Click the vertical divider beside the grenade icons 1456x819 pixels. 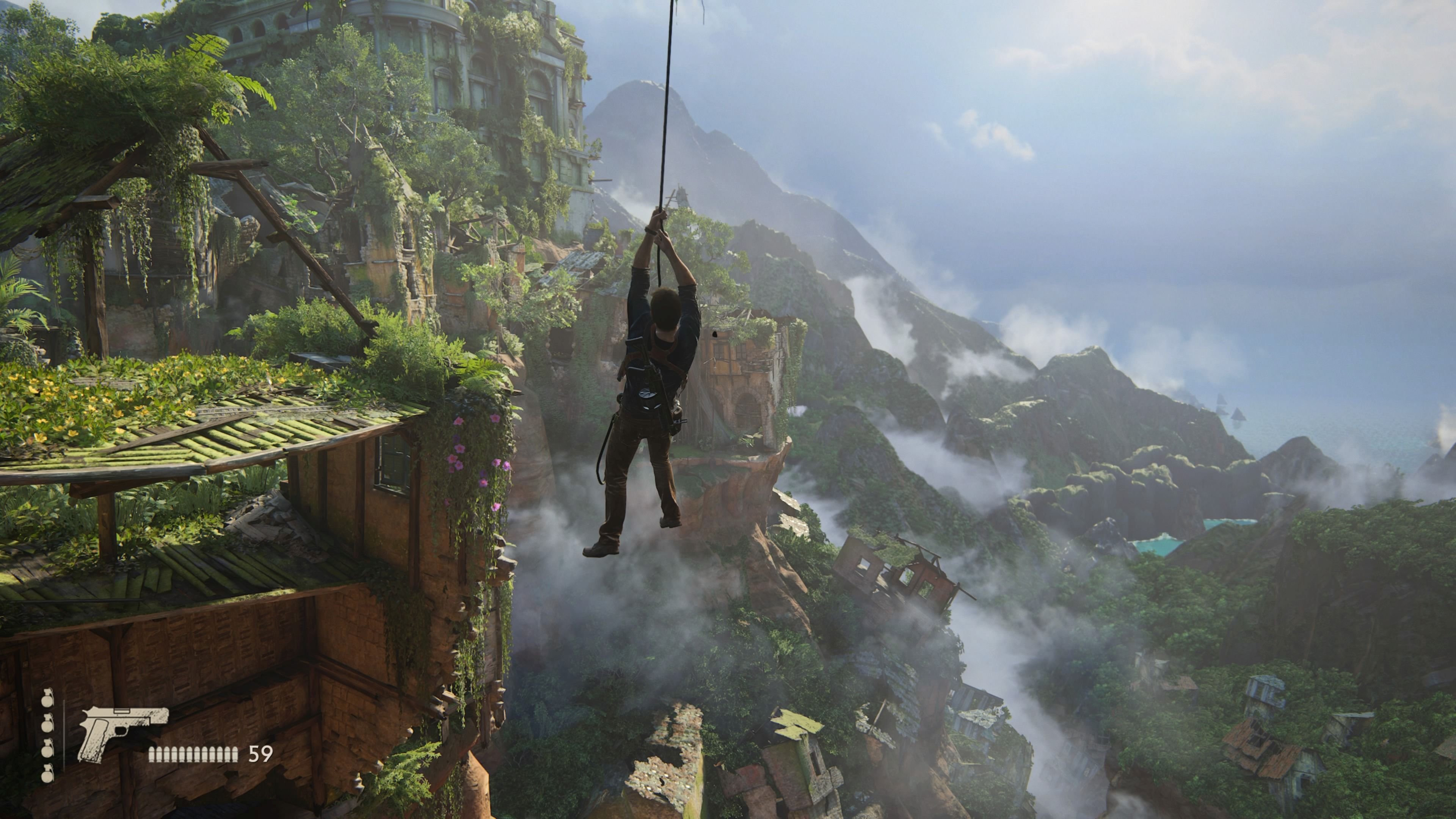(x=64, y=735)
